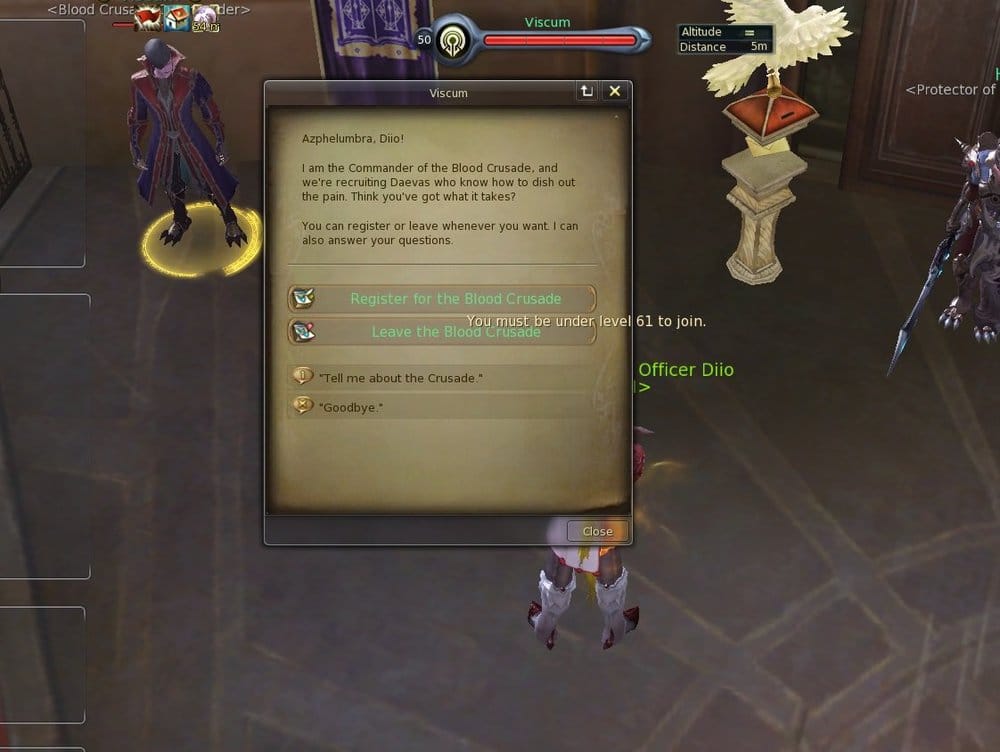Click the Close button in dialog

(x=597, y=531)
